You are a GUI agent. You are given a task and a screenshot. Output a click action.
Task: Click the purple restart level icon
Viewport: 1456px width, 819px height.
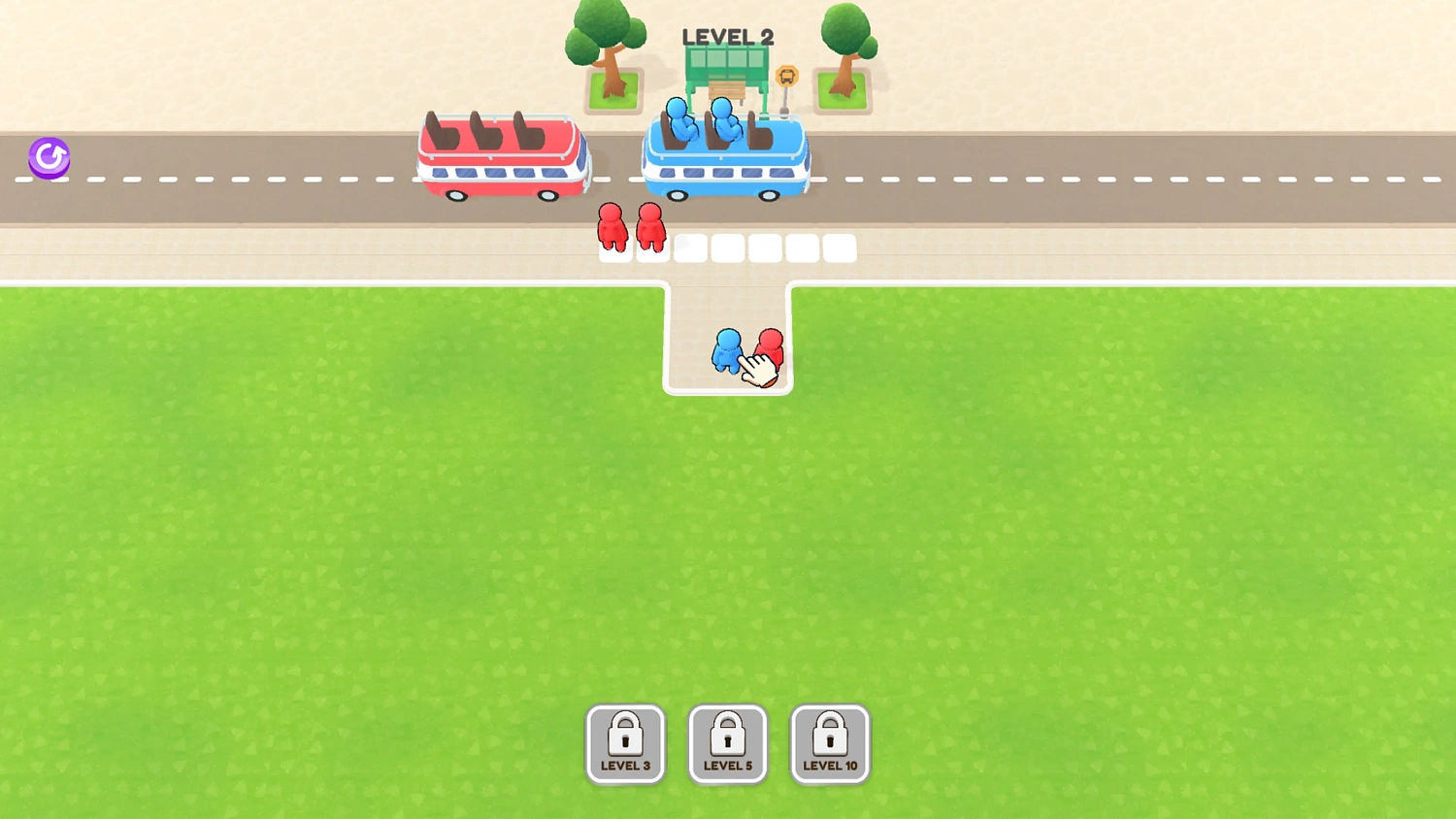click(x=48, y=157)
